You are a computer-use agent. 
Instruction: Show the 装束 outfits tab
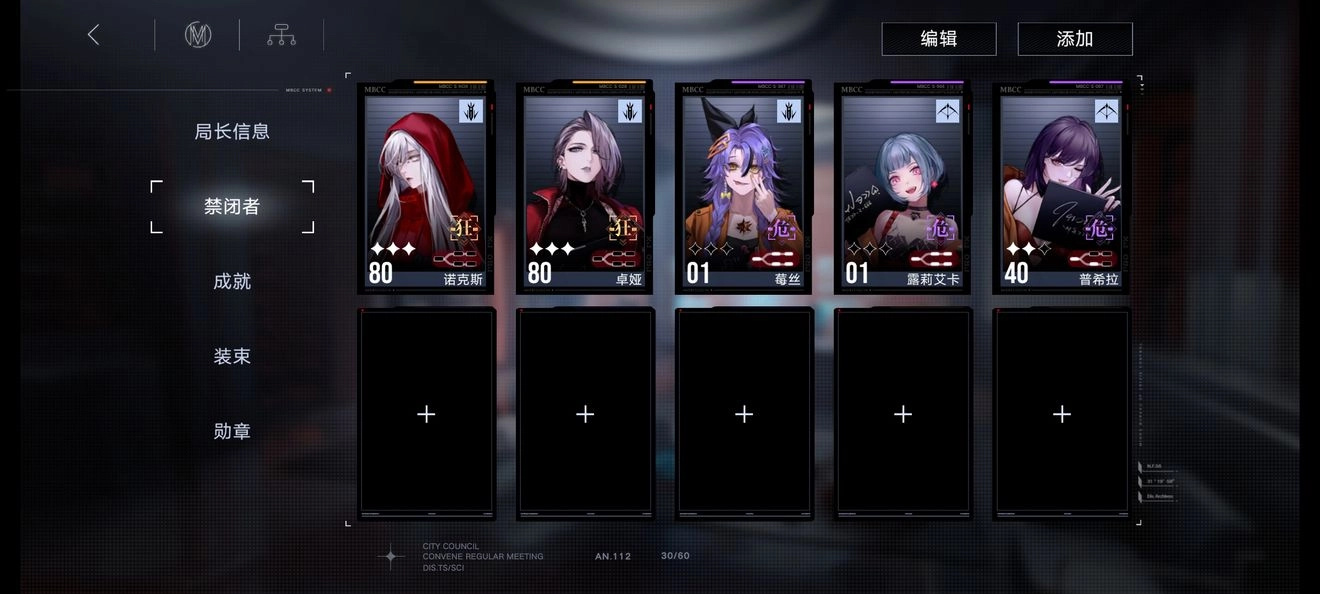232,356
